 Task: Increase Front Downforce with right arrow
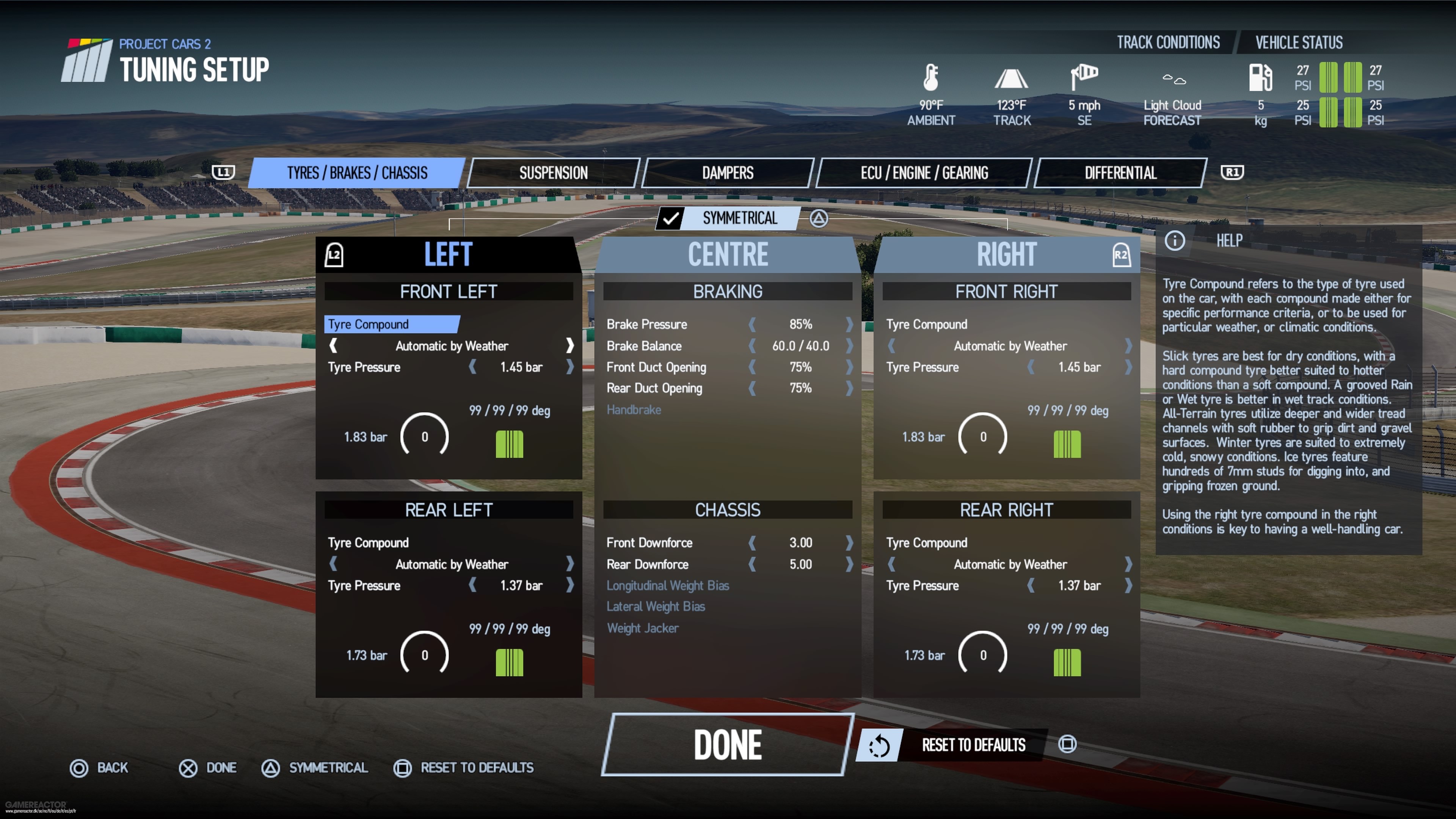[849, 543]
